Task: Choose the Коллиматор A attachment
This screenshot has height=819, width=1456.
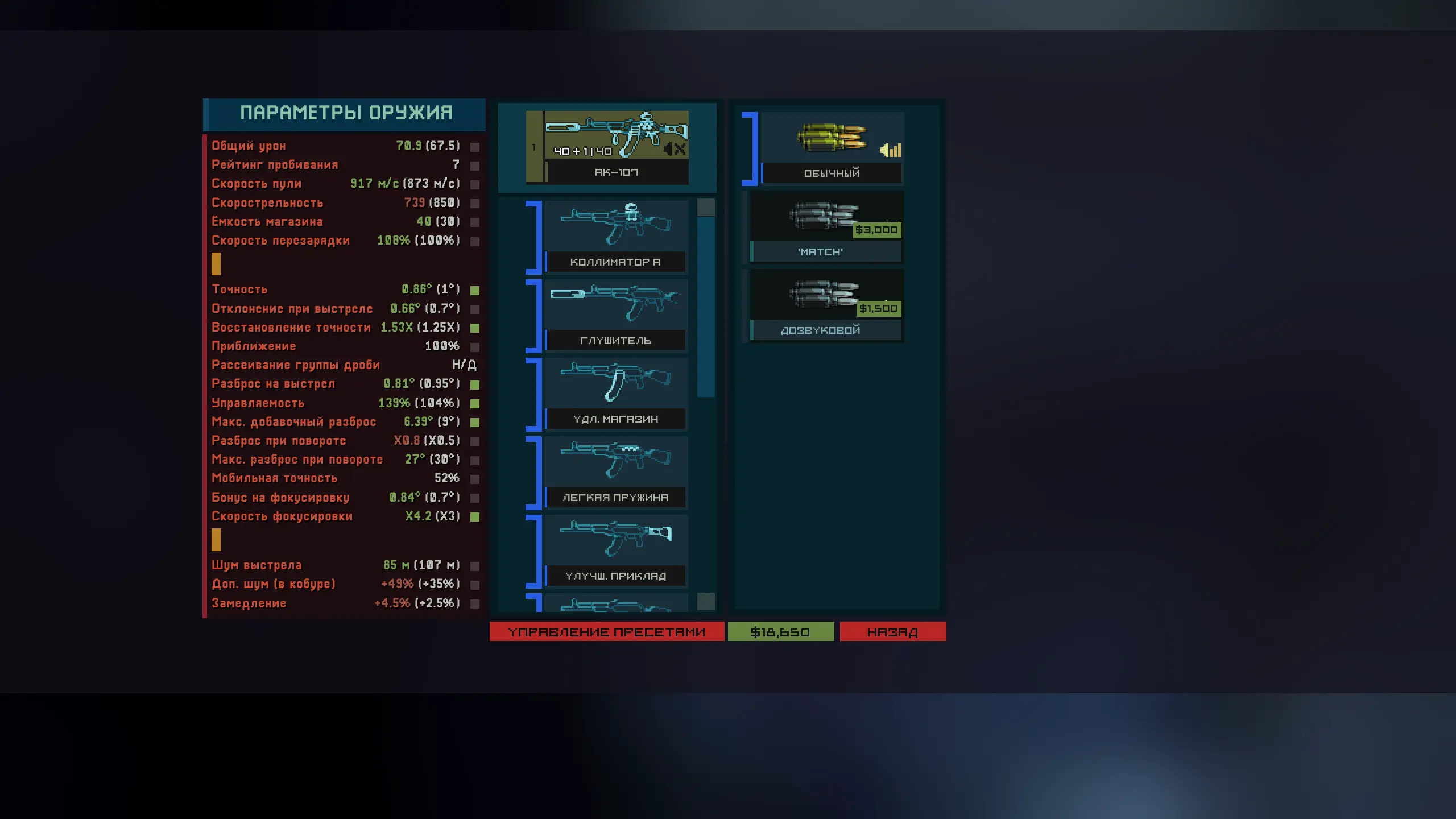Action: (x=615, y=236)
